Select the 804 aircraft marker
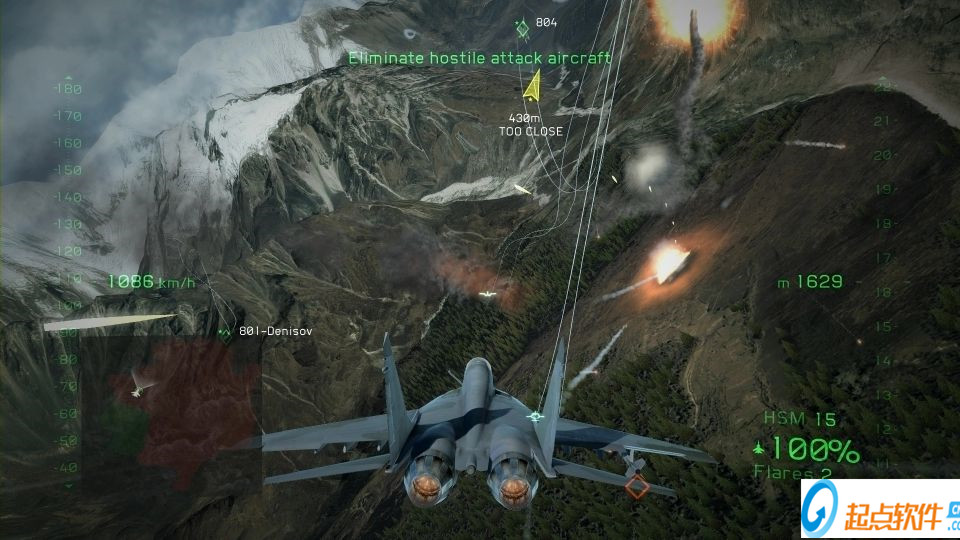The height and width of the screenshot is (540, 960). tap(522, 24)
